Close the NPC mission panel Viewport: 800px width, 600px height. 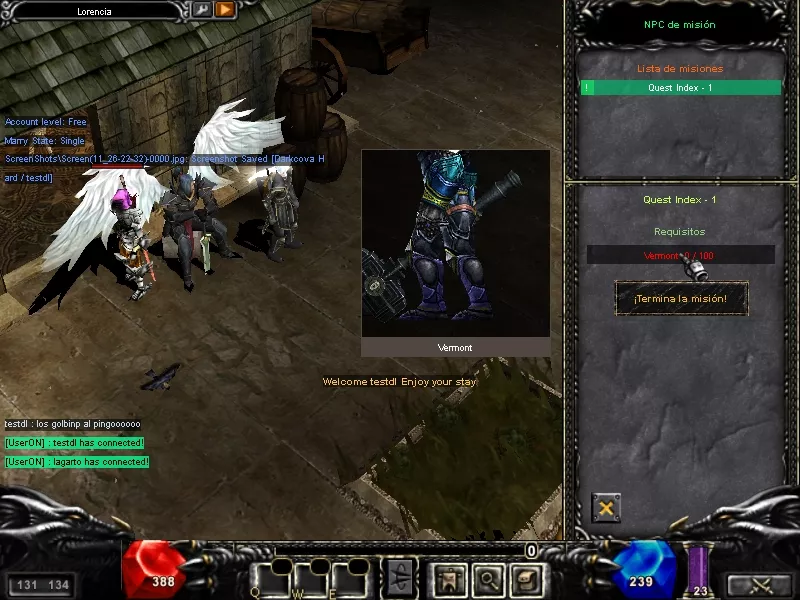[605, 508]
